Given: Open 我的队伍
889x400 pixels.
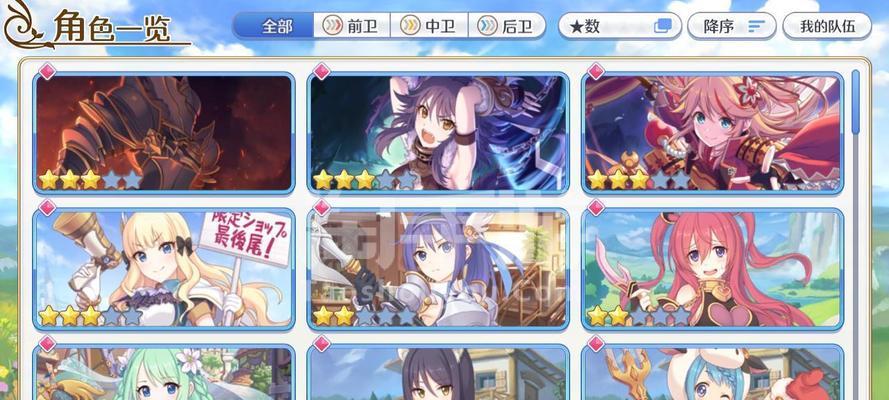Looking at the screenshot, I should (827, 26).
